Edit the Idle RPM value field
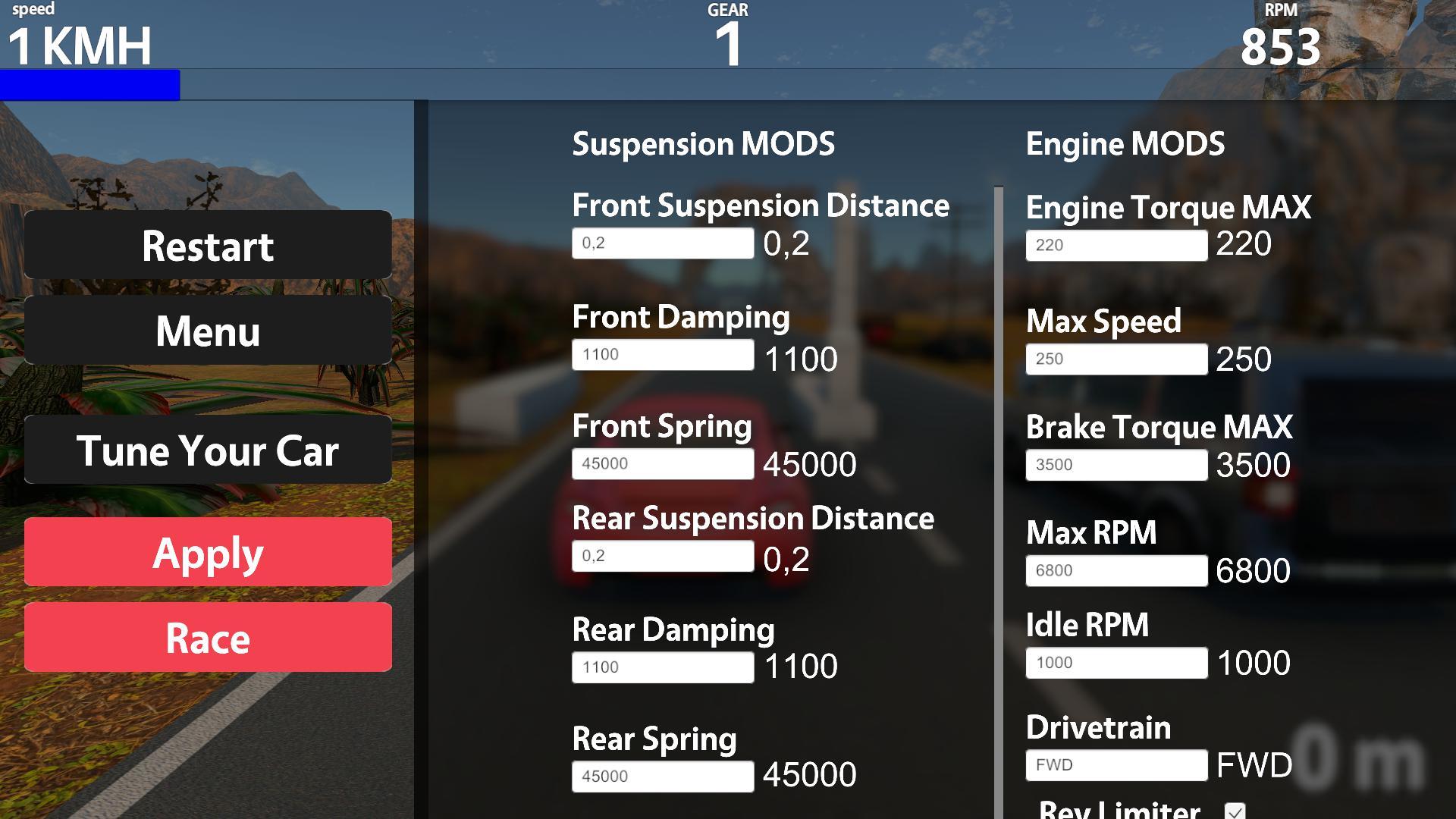The width and height of the screenshot is (1456, 819). 1116,662
